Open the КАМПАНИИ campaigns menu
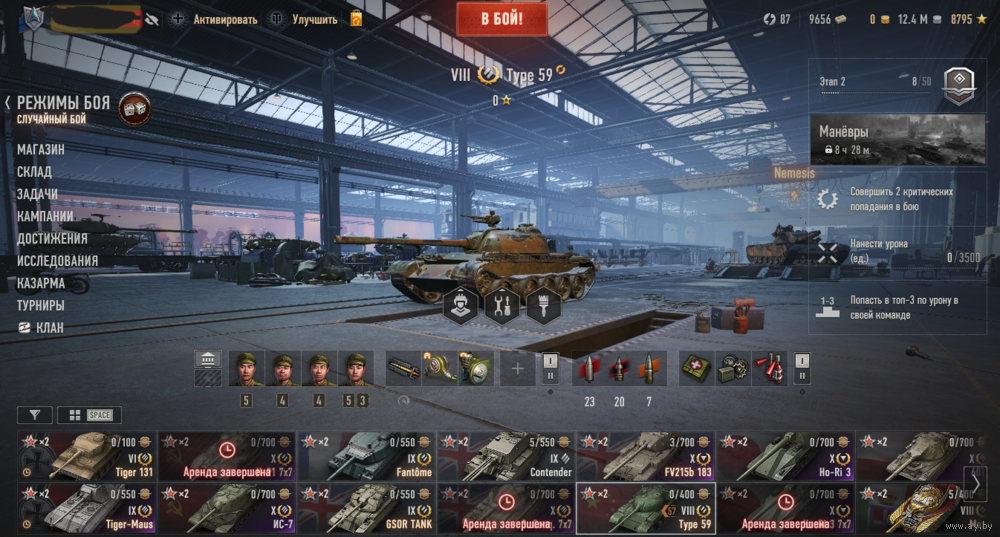The image size is (1000, 537). click(x=45, y=216)
